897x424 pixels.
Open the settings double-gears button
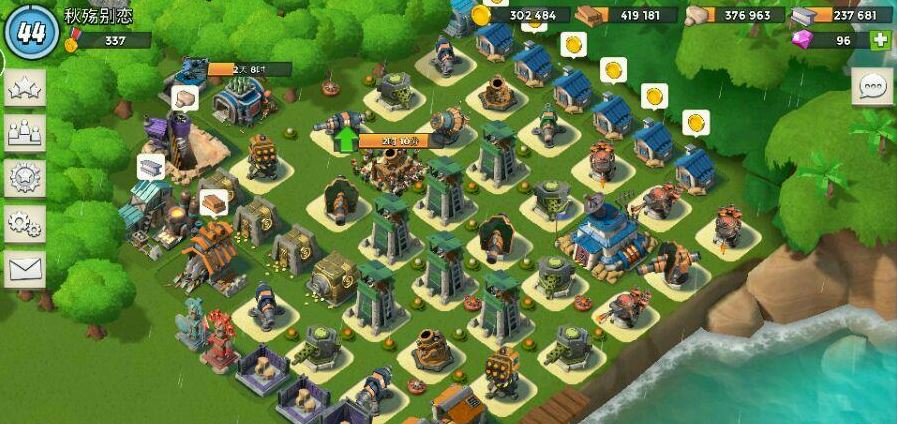coord(24,223)
